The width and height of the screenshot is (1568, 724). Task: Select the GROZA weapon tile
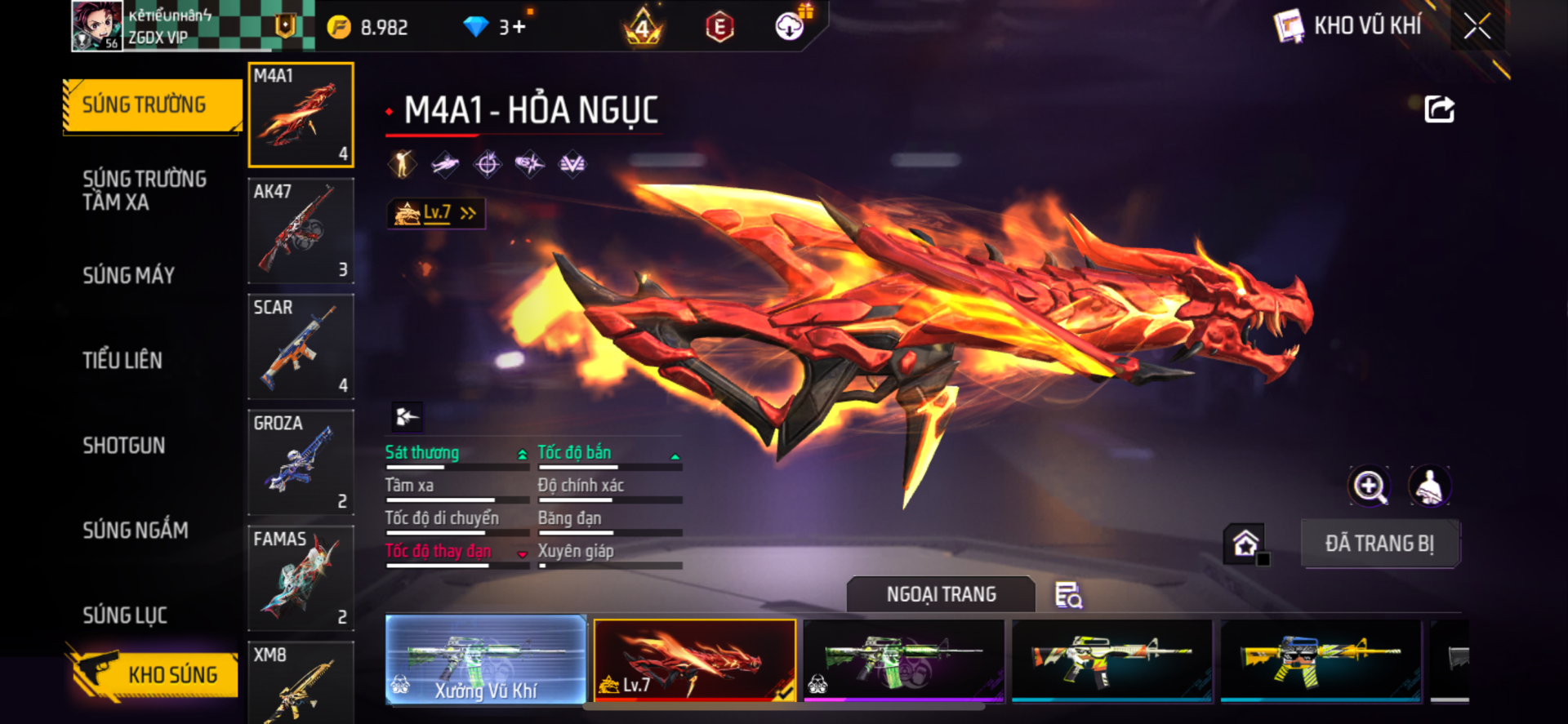(x=301, y=463)
